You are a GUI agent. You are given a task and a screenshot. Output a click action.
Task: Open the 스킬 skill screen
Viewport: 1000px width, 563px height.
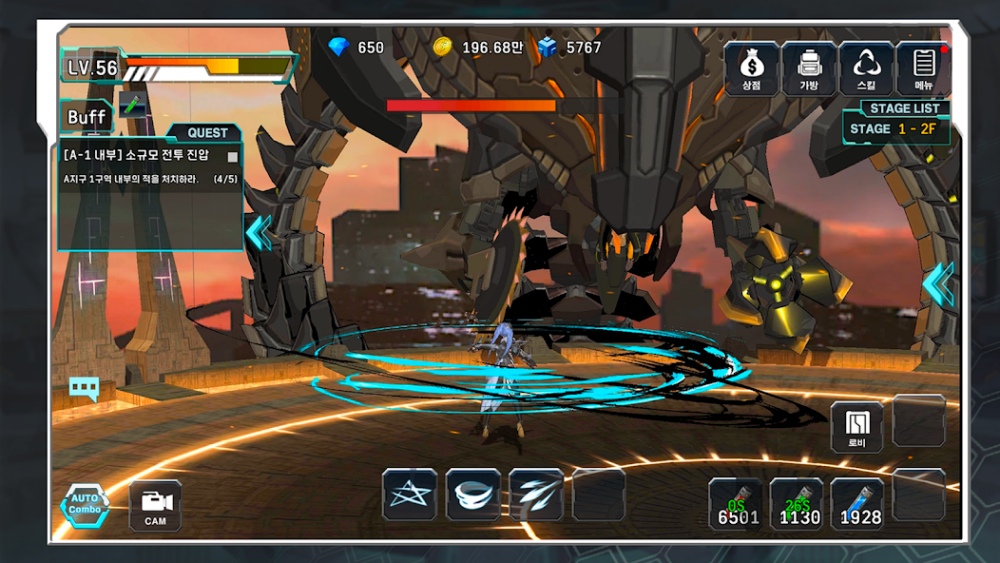[867, 68]
